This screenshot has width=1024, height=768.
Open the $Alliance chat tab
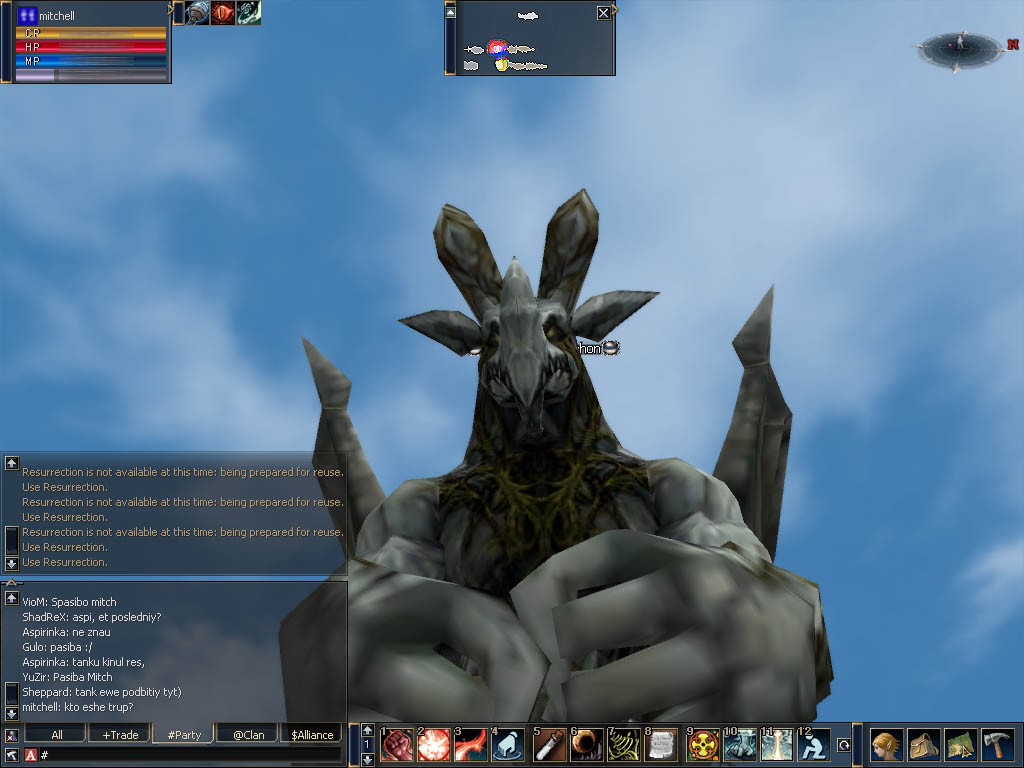click(x=312, y=735)
